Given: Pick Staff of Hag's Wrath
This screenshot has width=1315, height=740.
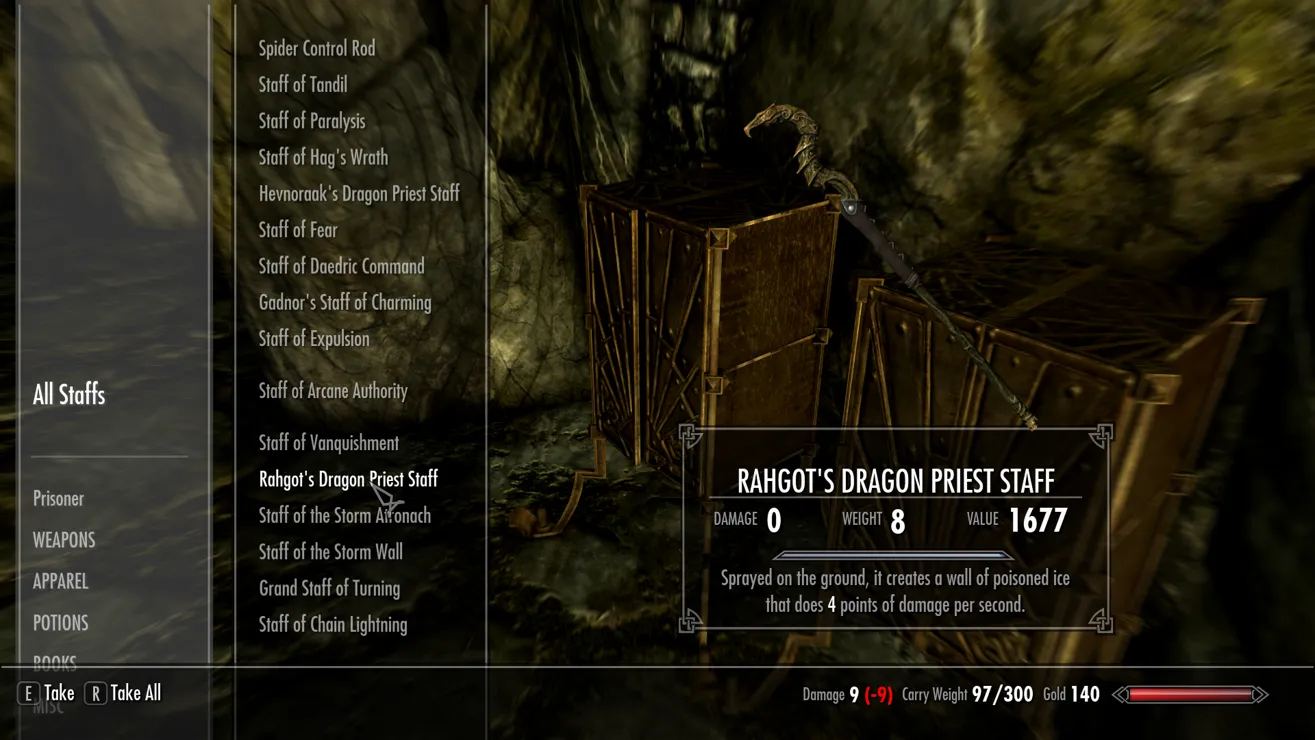Looking at the screenshot, I should click(x=323, y=158).
